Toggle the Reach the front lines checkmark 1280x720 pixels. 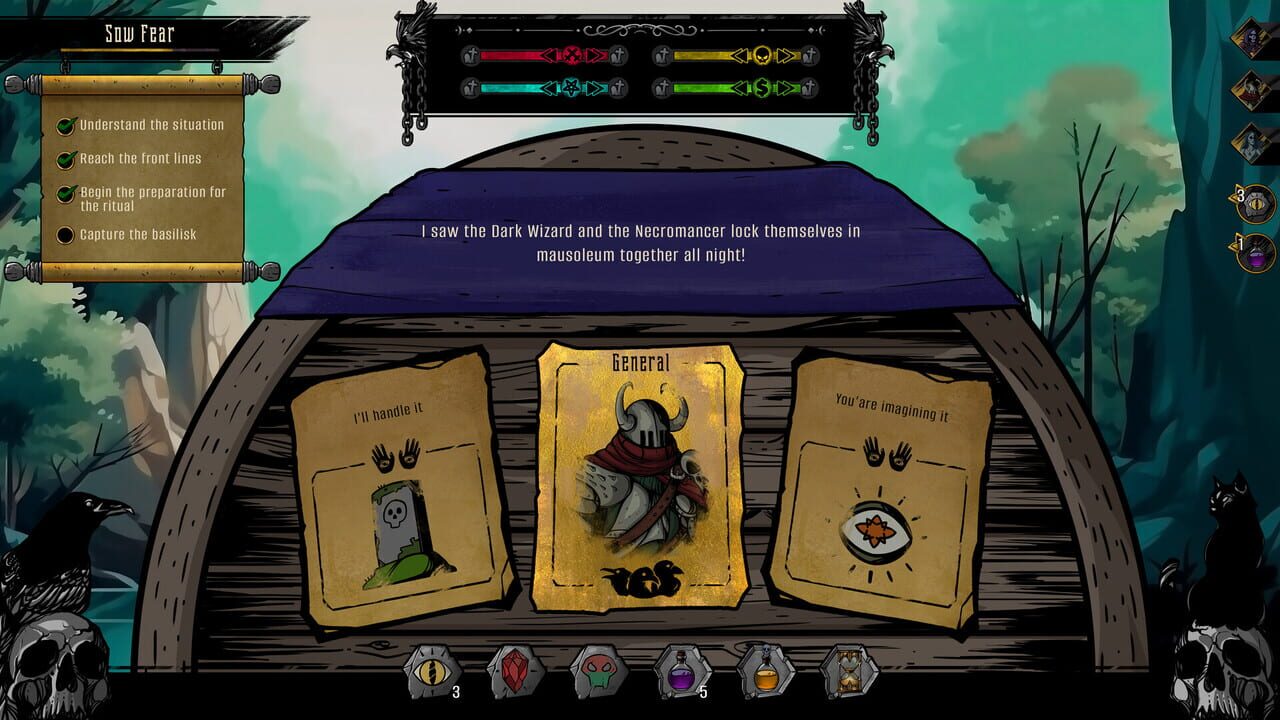coord(66,158)
